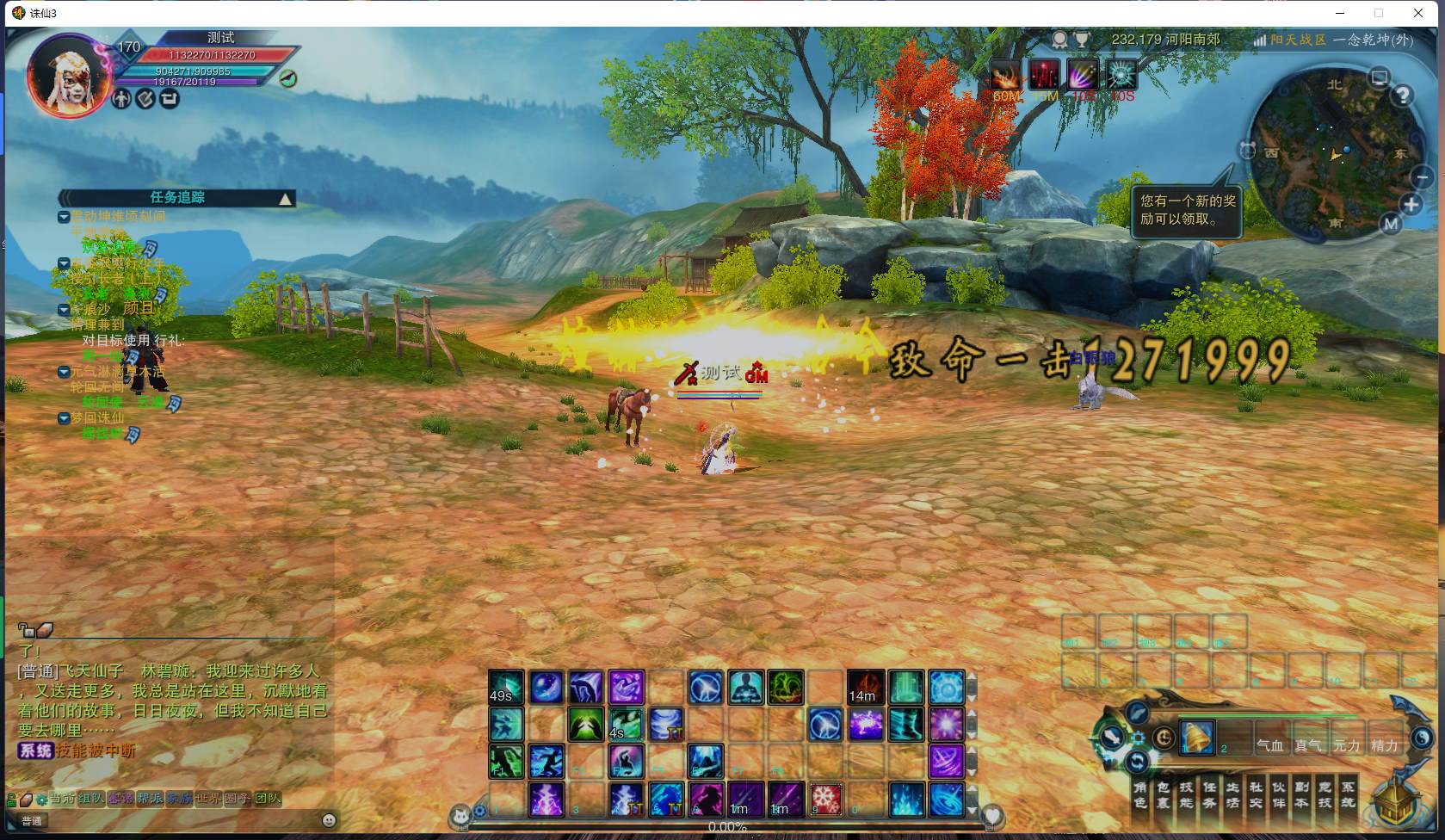Switch to the 世界 chat channel tab
The height and width of the screenshot is (840, 1445).
click(x=207, y=799)
